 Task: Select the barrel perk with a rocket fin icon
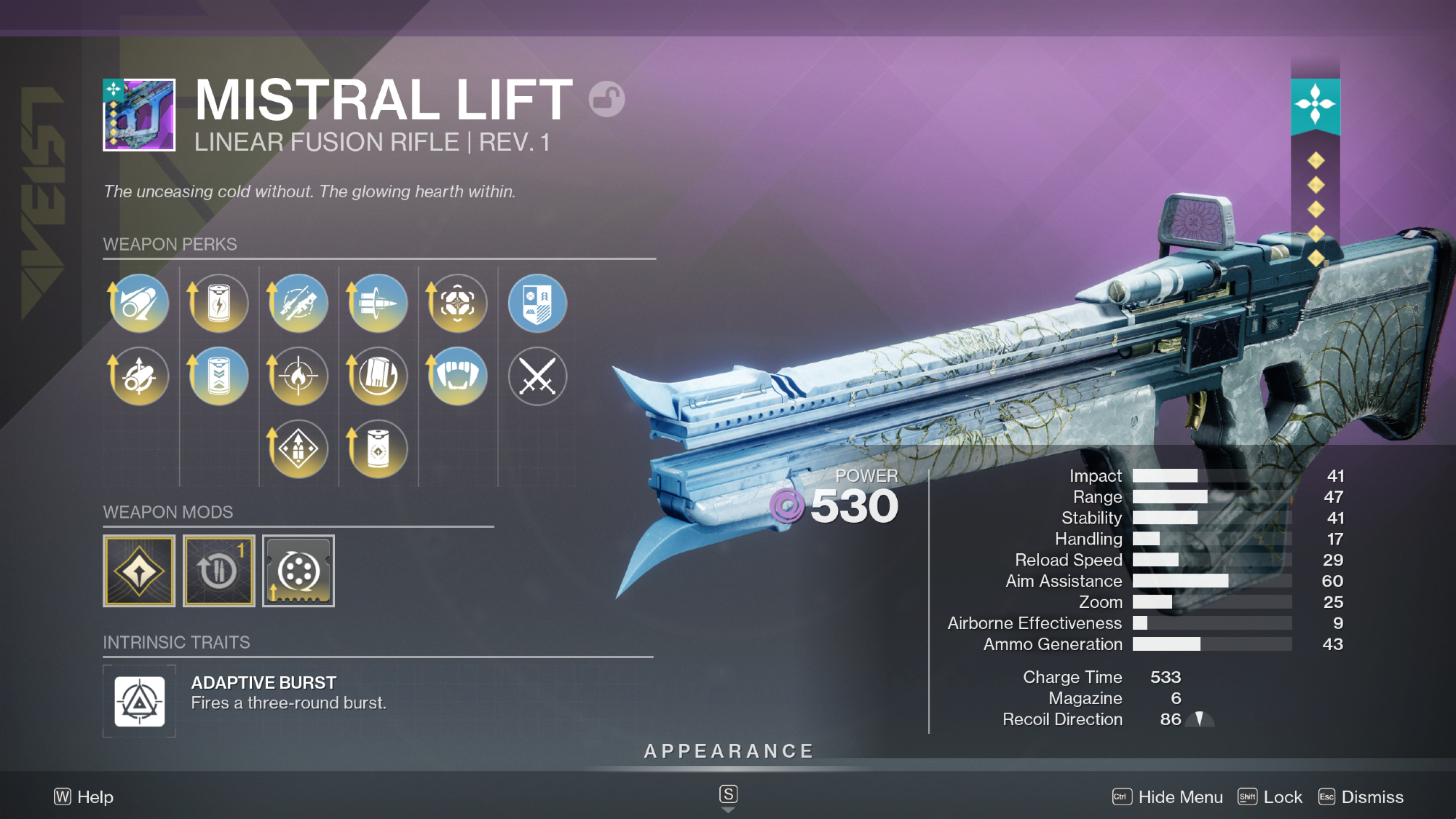[x=139, y=304]
